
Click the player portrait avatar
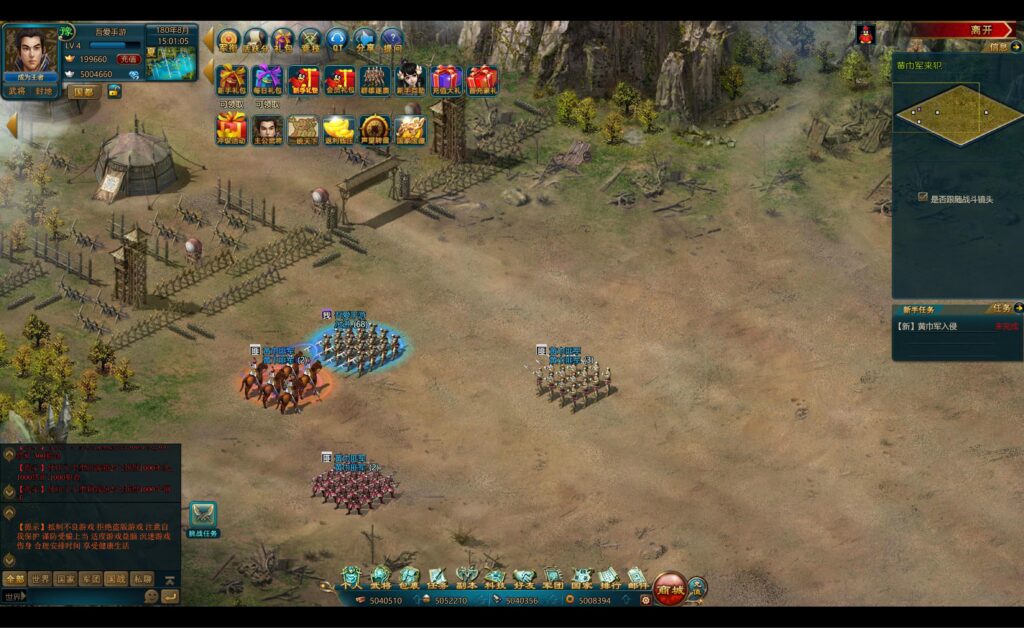point(31,50)
